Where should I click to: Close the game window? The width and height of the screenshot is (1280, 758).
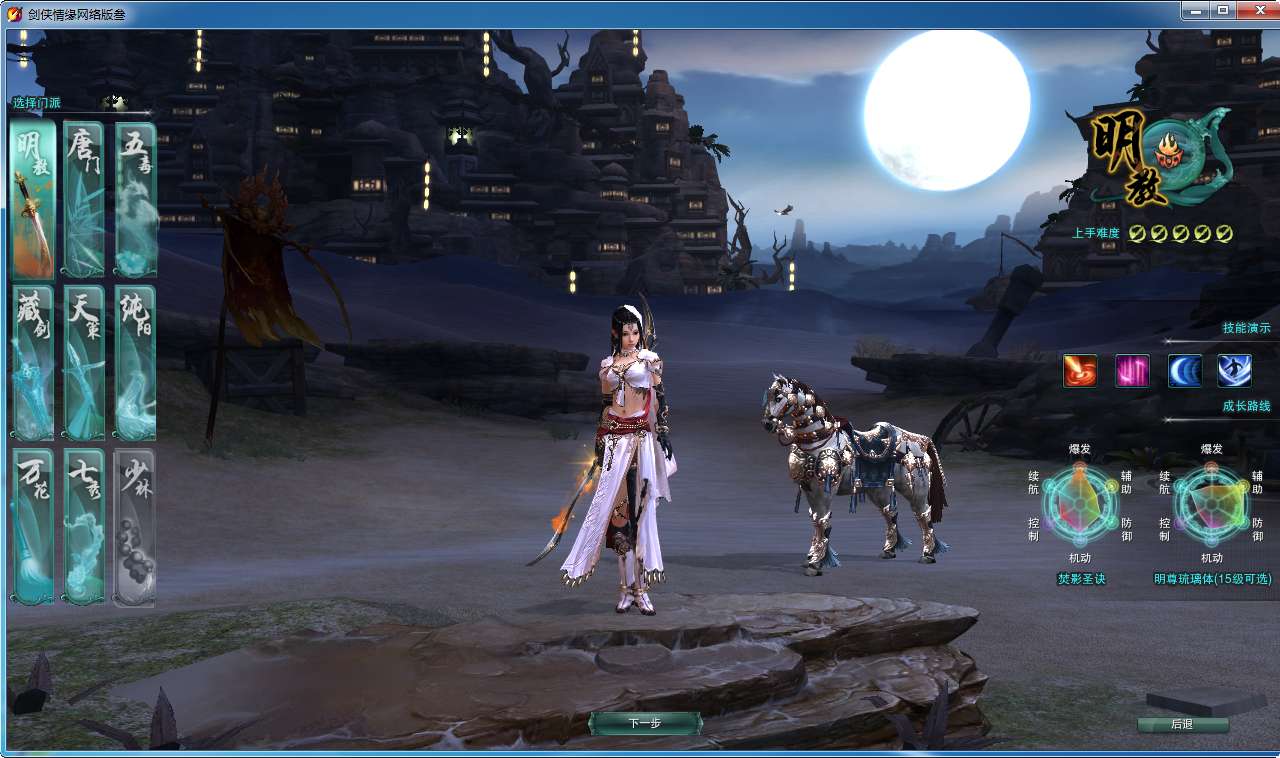(1253, 10)
